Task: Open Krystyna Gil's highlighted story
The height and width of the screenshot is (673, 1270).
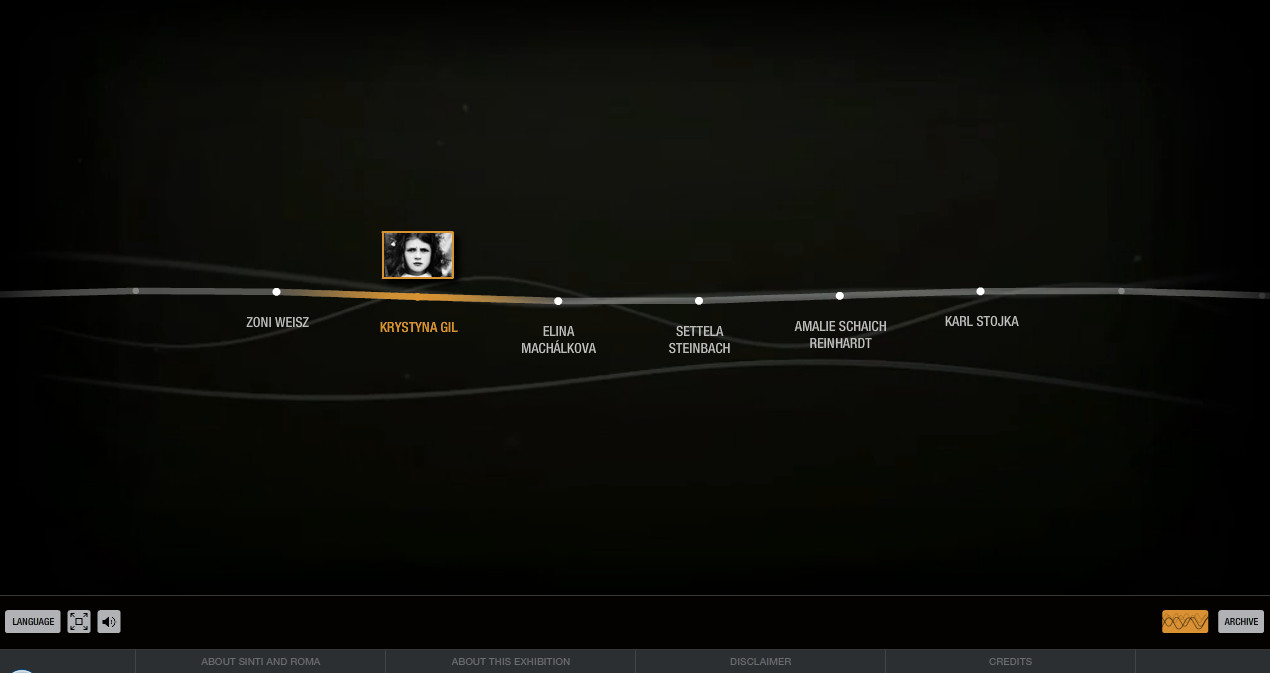Action: click(418, 327)
